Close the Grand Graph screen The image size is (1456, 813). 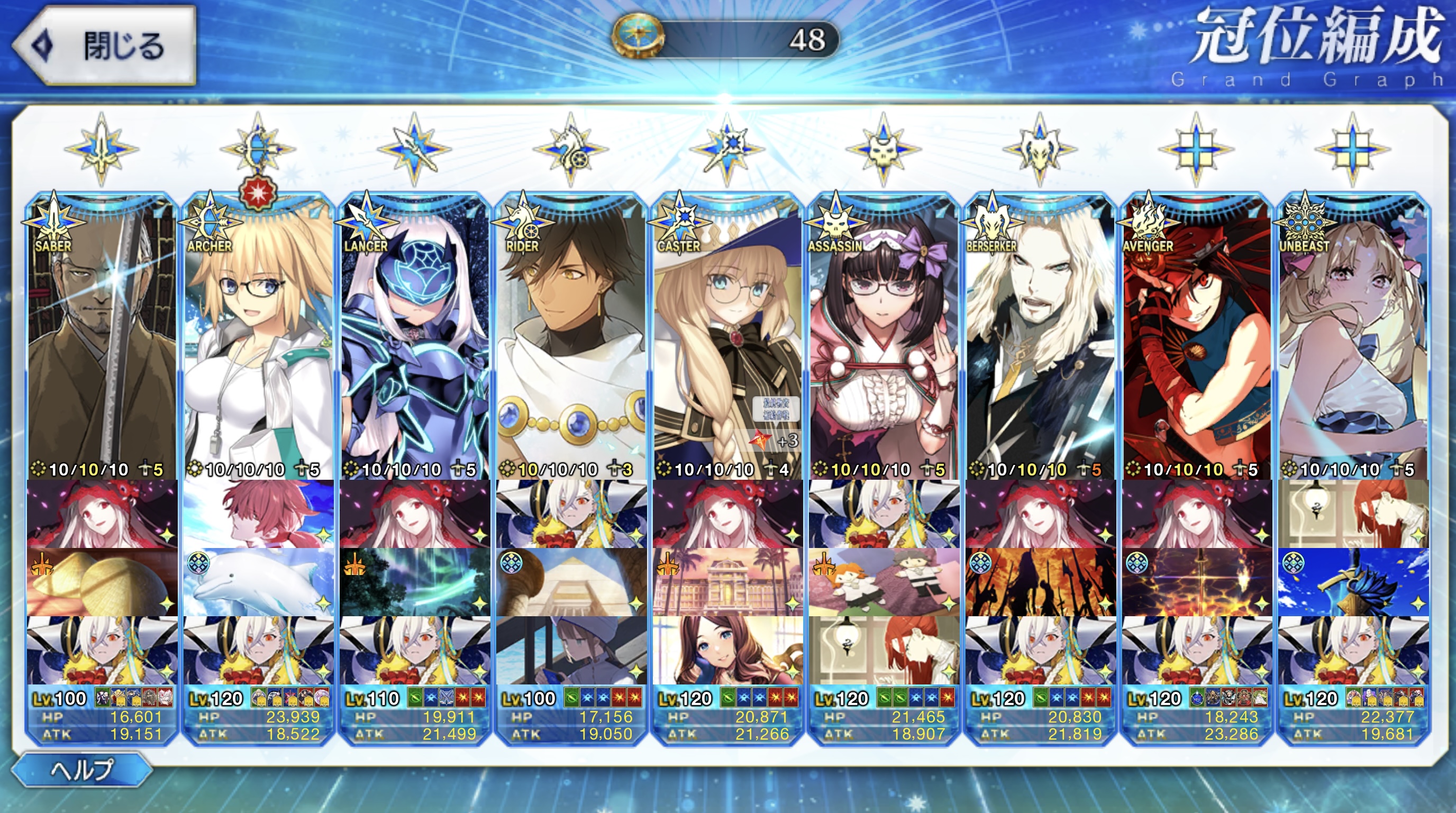tap(105, 45)
